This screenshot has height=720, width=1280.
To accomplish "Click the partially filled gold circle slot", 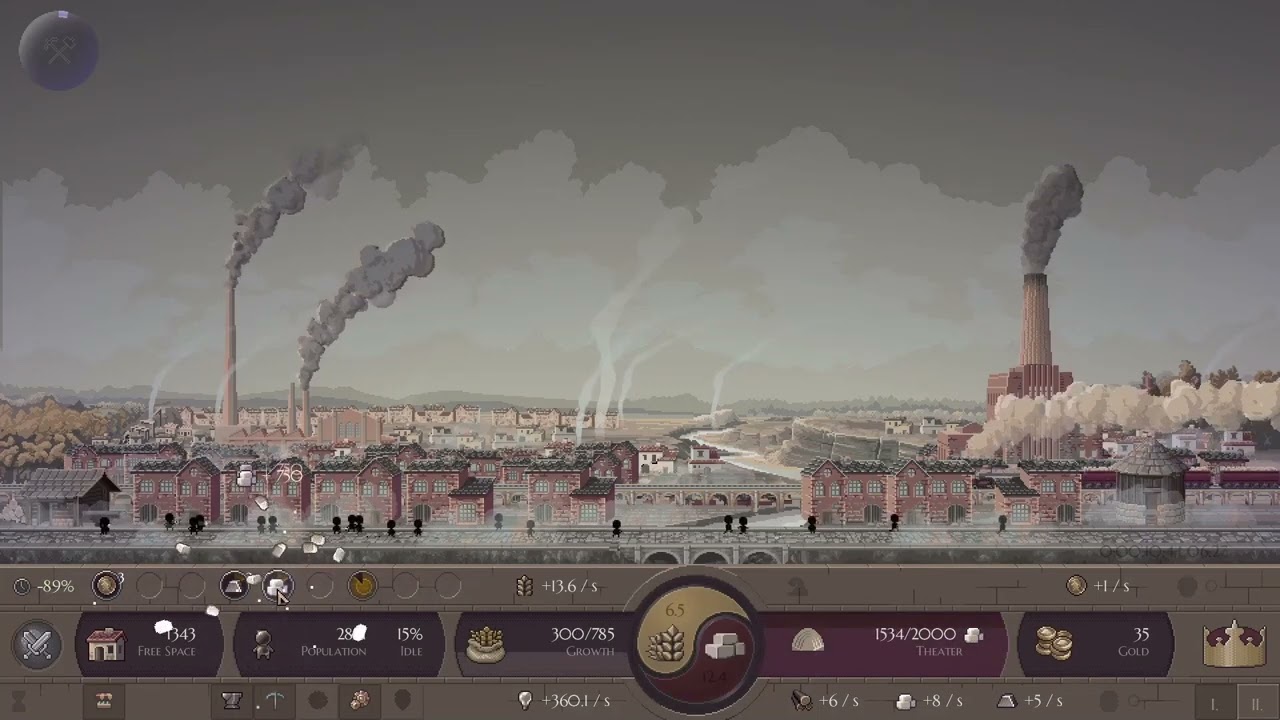I will point(362,586).
